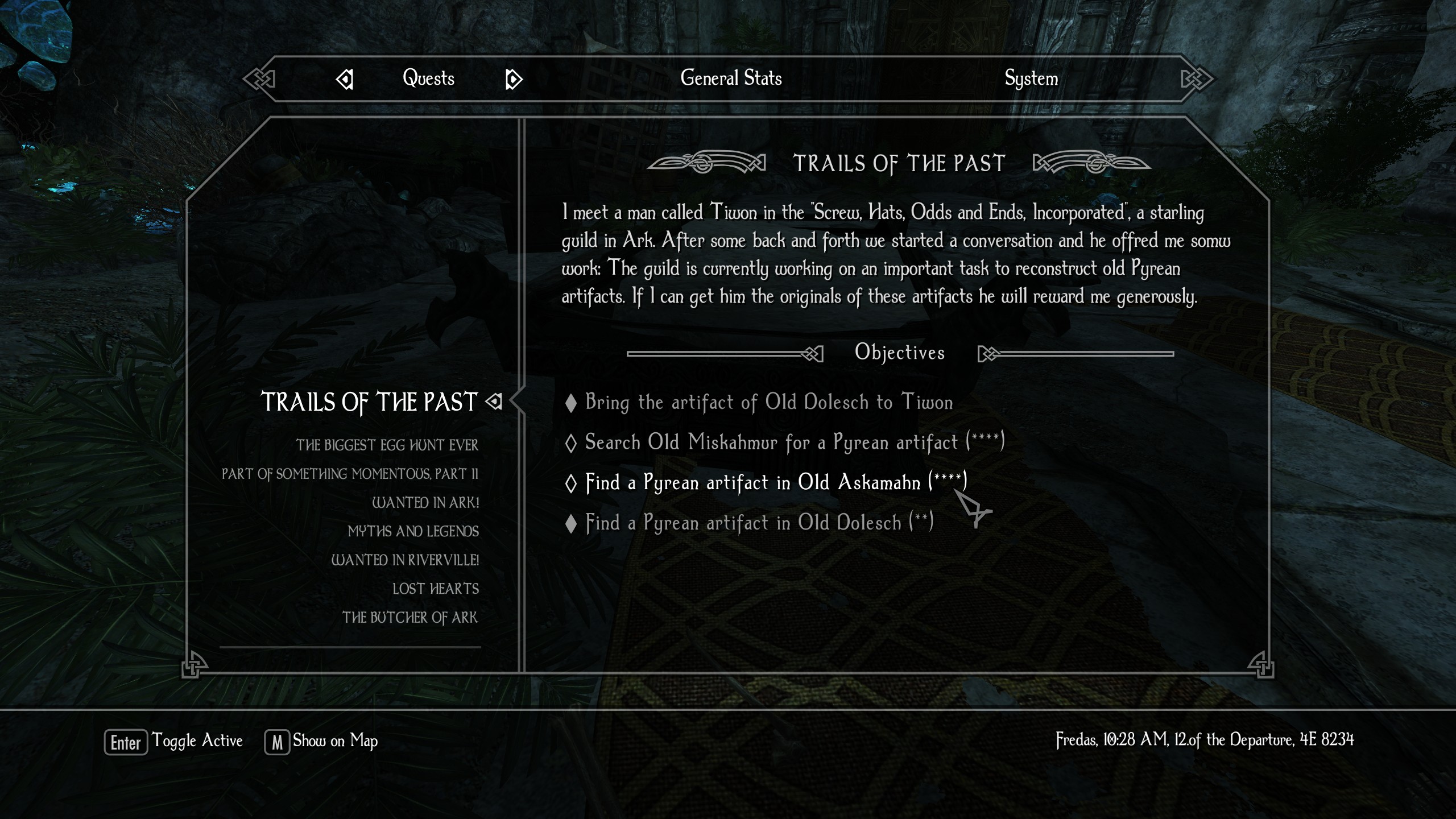
Task: Click the Old Dolesch artifact objective
Action: point(759,523)
